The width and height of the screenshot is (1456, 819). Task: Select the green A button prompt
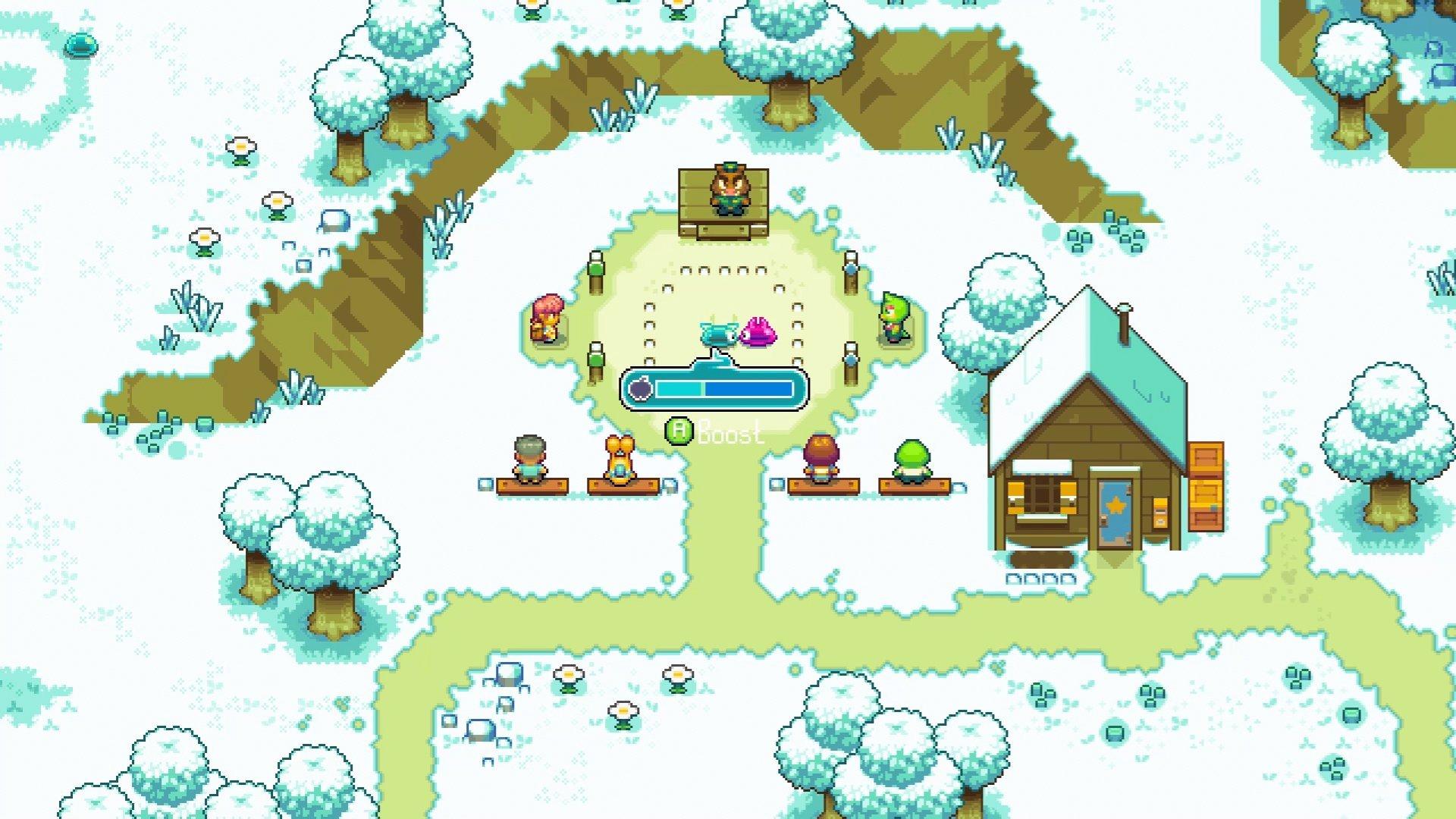pyautogui.click(x=679, y=428)
